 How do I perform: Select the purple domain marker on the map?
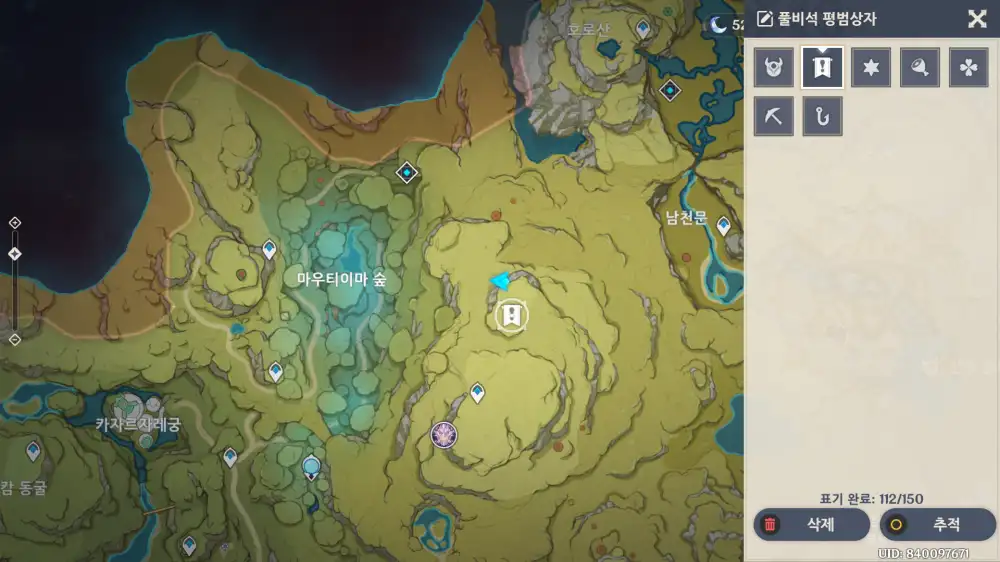pyautogui.click(x=444, y=434)
